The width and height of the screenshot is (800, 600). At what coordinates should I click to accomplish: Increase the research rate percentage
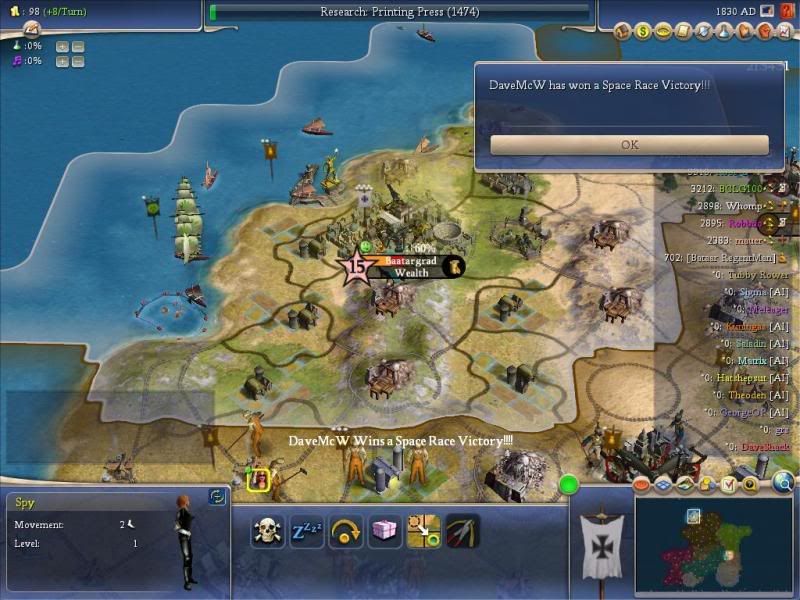coord(62,46)
